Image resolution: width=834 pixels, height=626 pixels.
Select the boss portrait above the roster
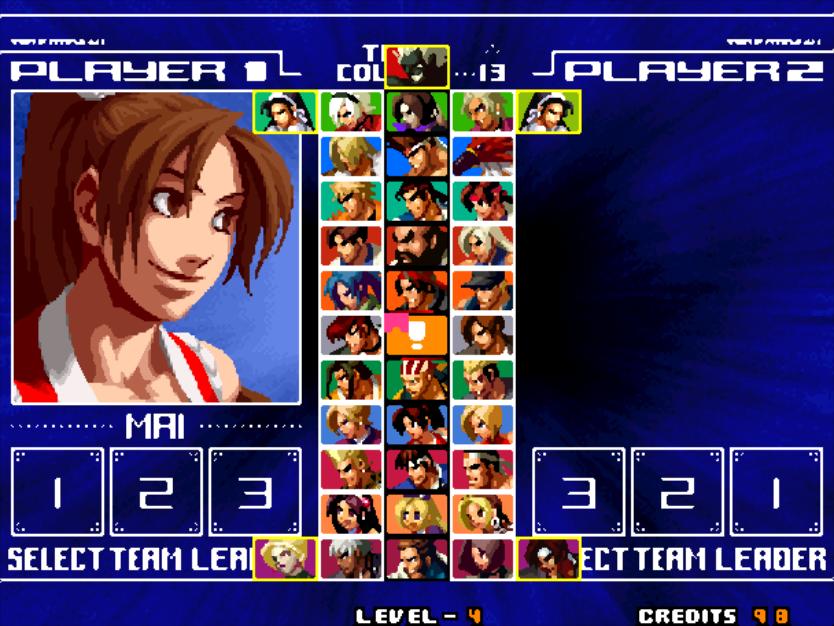[417, 65]
